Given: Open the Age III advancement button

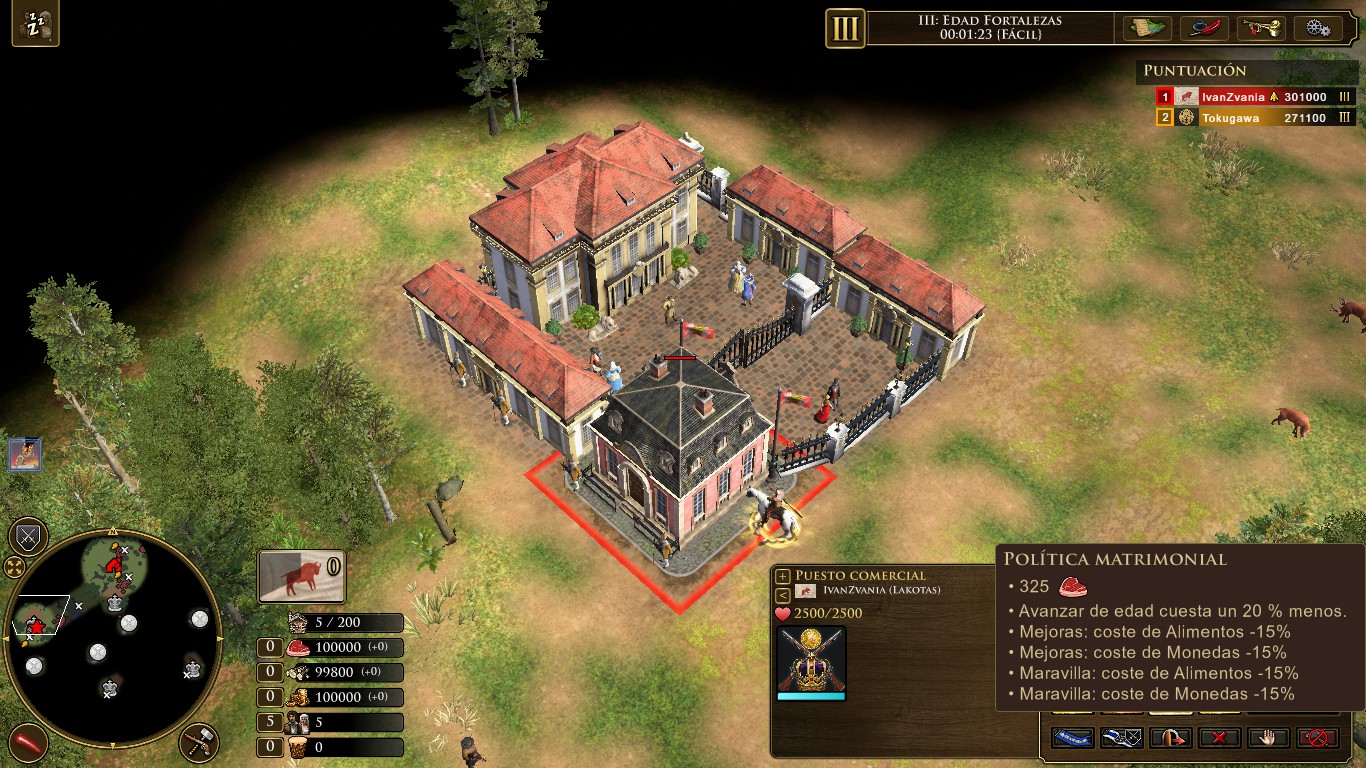Looking at the screenshot, I should click(x=845, y=28).
